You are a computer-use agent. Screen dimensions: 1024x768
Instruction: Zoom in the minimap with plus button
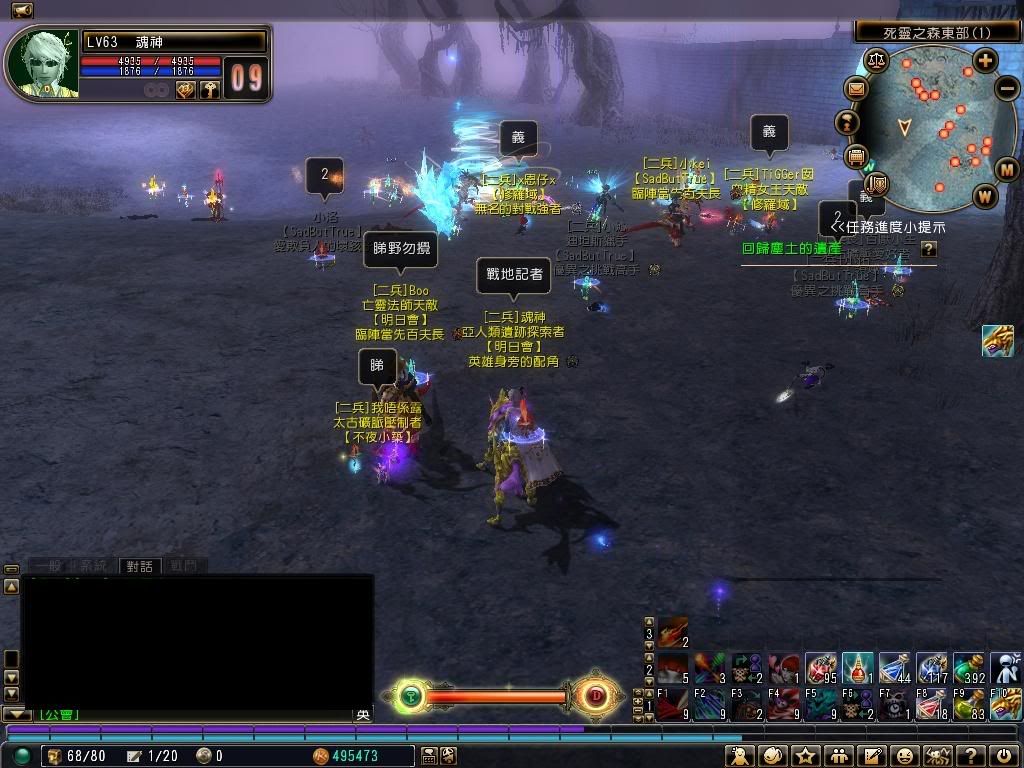(985, 62)
